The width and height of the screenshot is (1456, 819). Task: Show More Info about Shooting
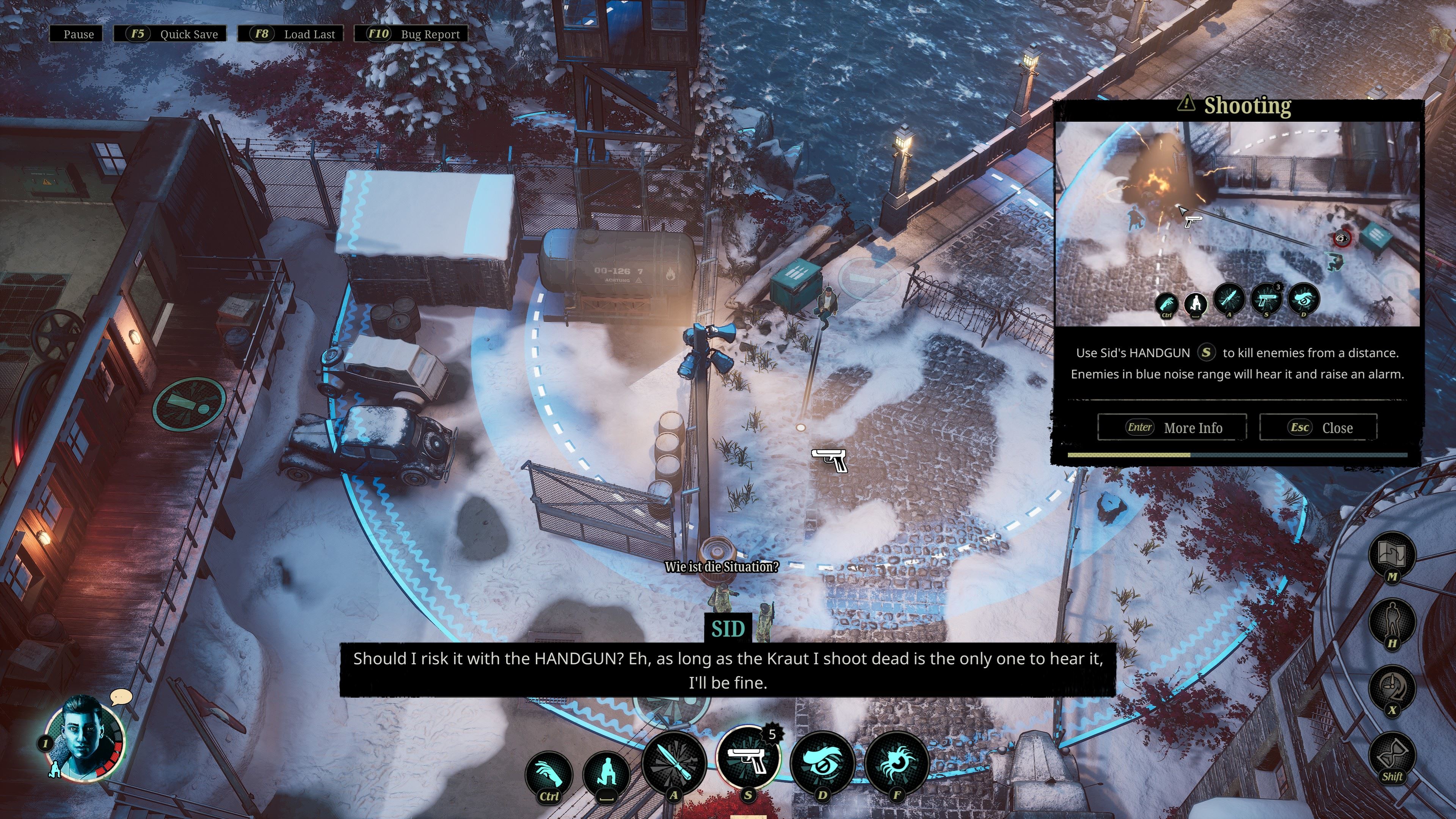pyautogui.click(x=1172, y=427)
